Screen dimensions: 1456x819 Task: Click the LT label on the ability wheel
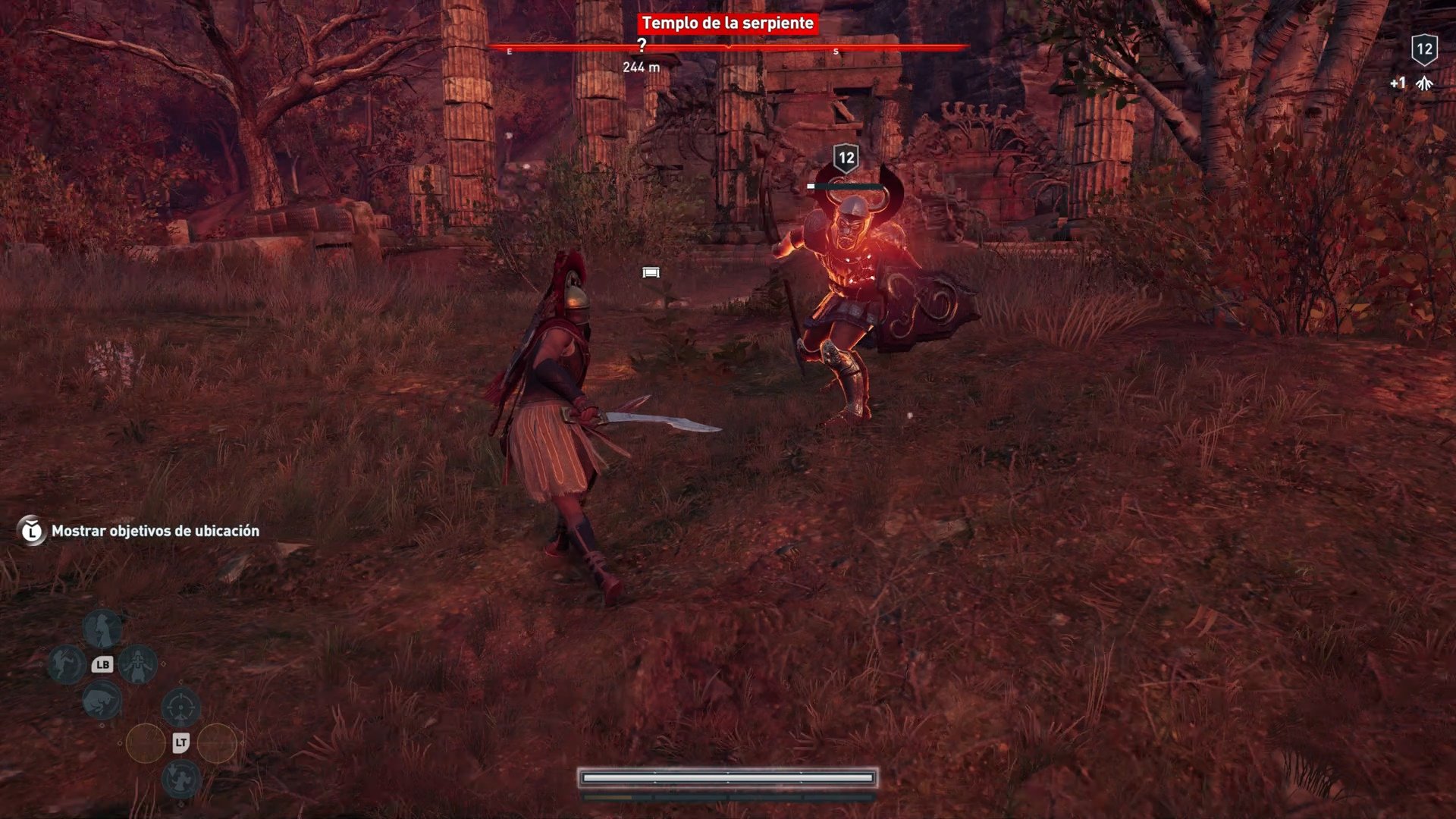pyautogui.click(x=181, y=742)
